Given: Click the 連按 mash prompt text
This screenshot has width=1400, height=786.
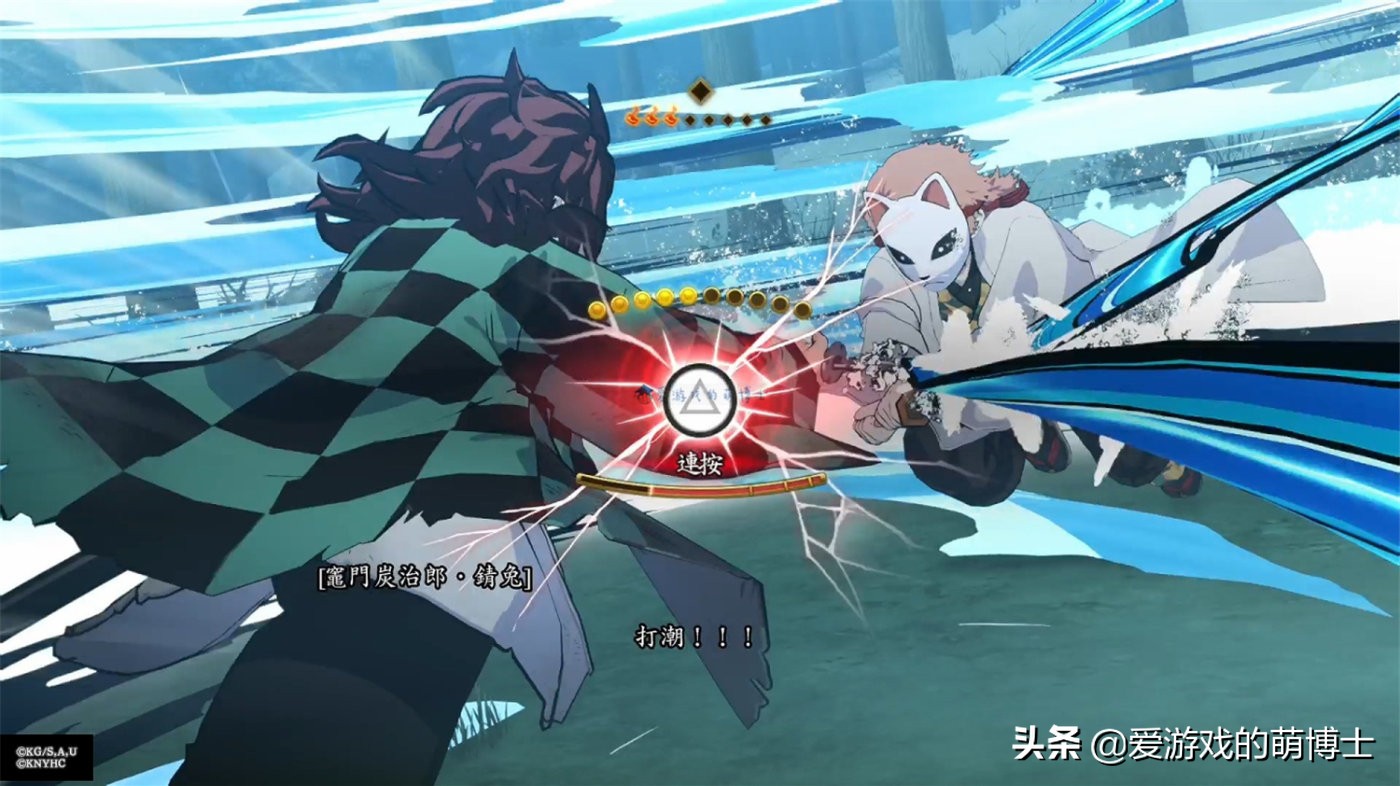Looking at the screenshot, I should pos(700,465).
